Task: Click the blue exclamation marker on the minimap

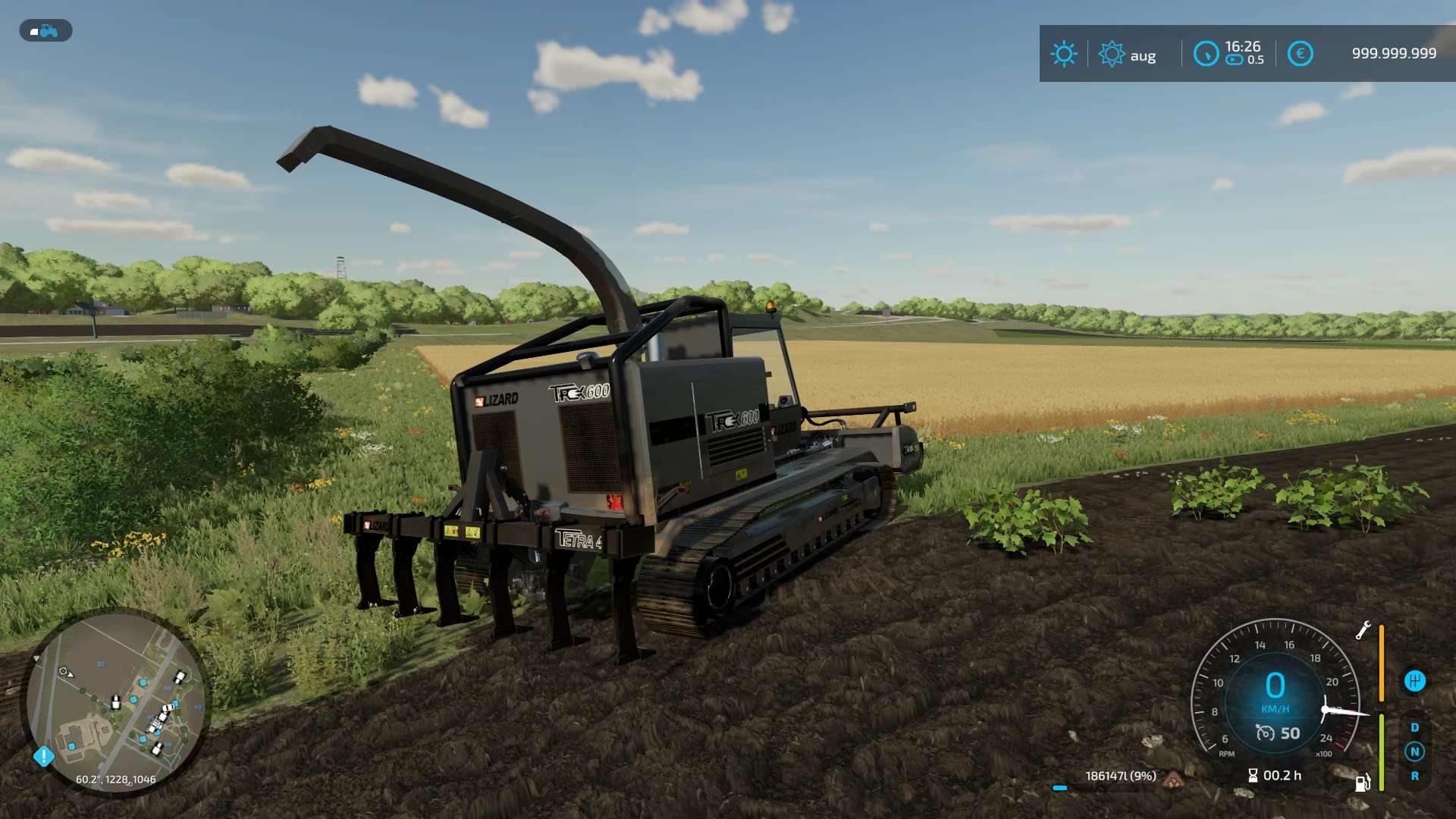Action: tap(44, 756)
